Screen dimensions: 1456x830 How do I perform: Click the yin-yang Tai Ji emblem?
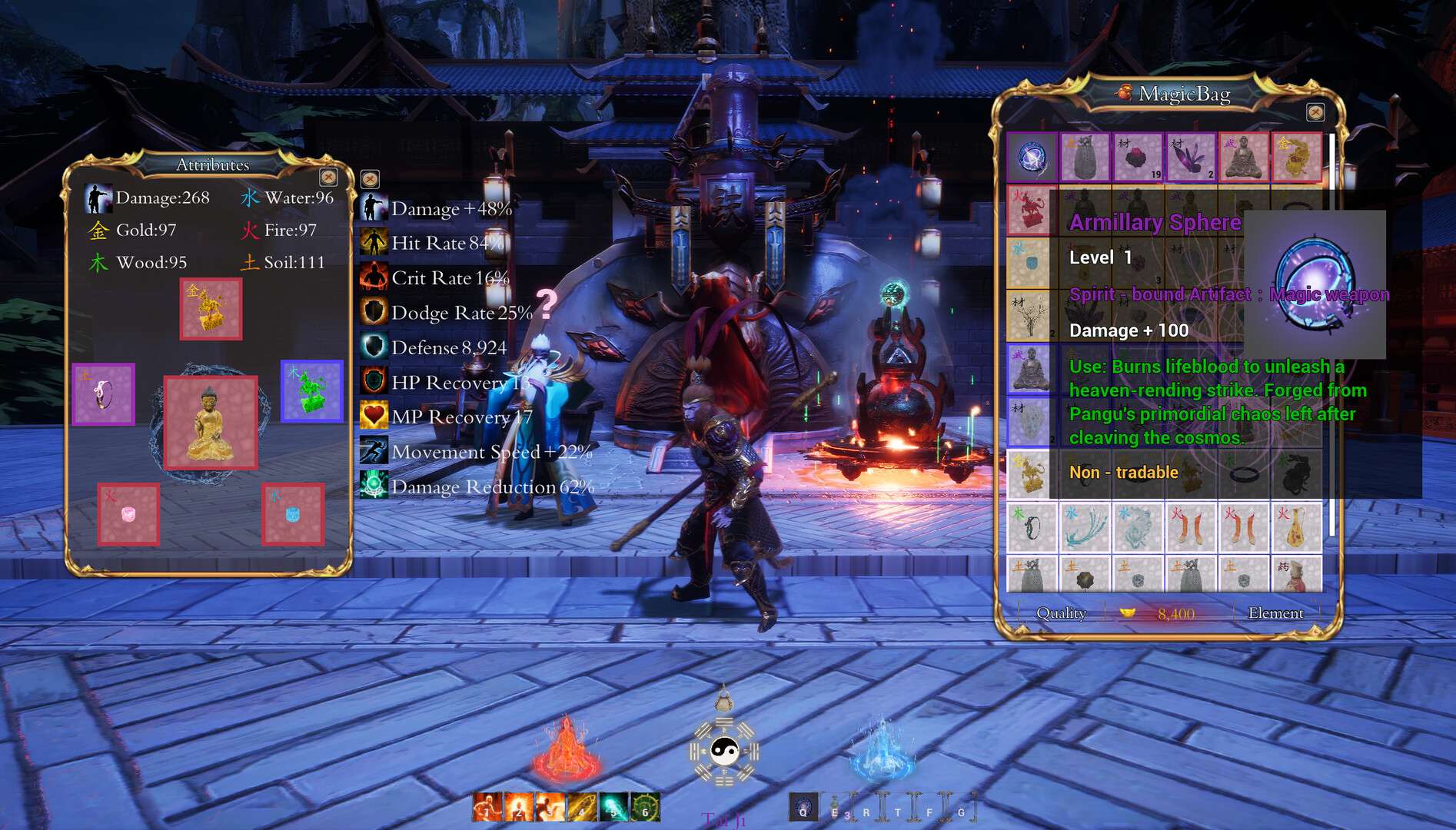723,750
